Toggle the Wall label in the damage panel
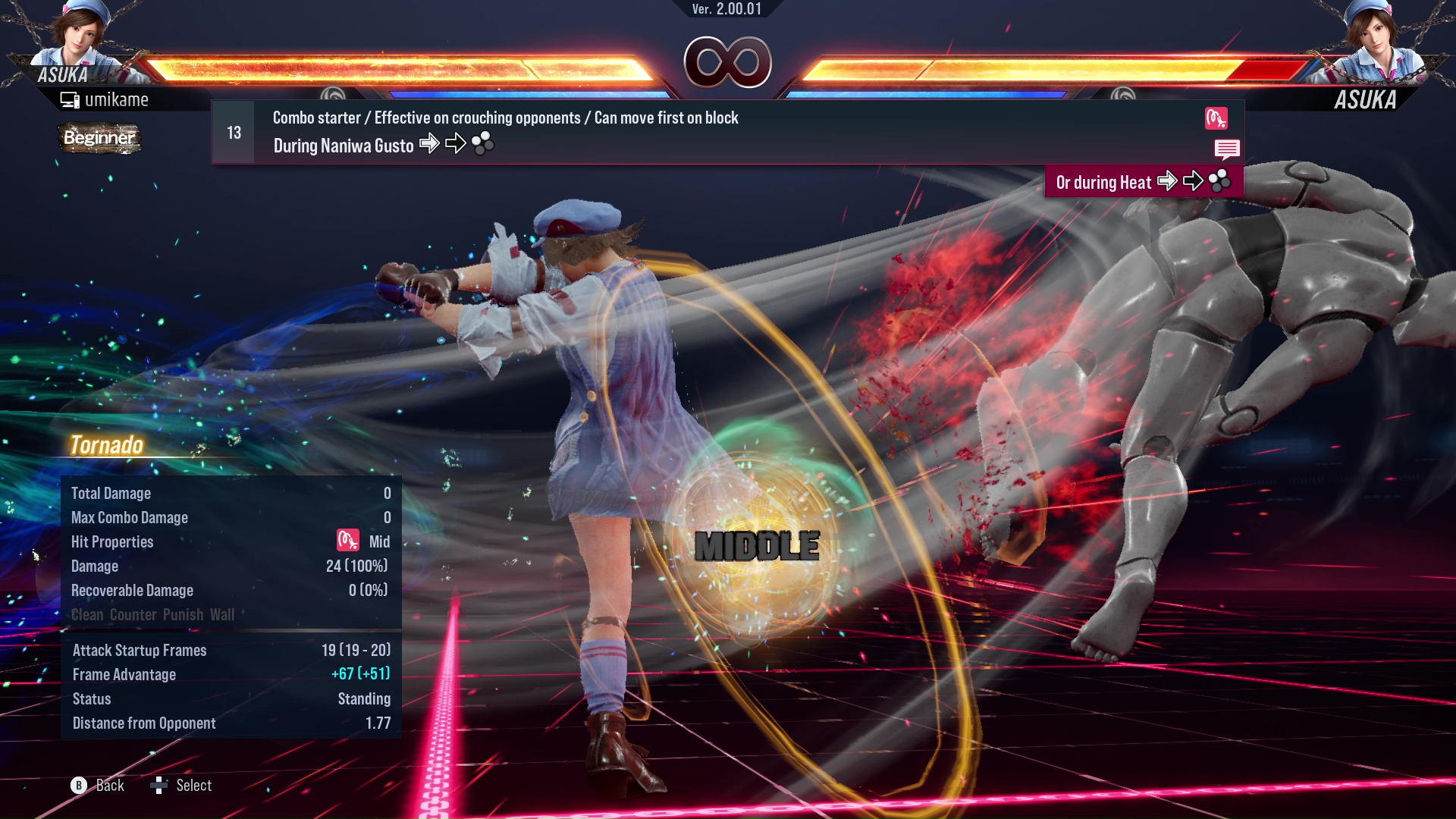The image size is (1456, 819). click(x=223, y=614)
